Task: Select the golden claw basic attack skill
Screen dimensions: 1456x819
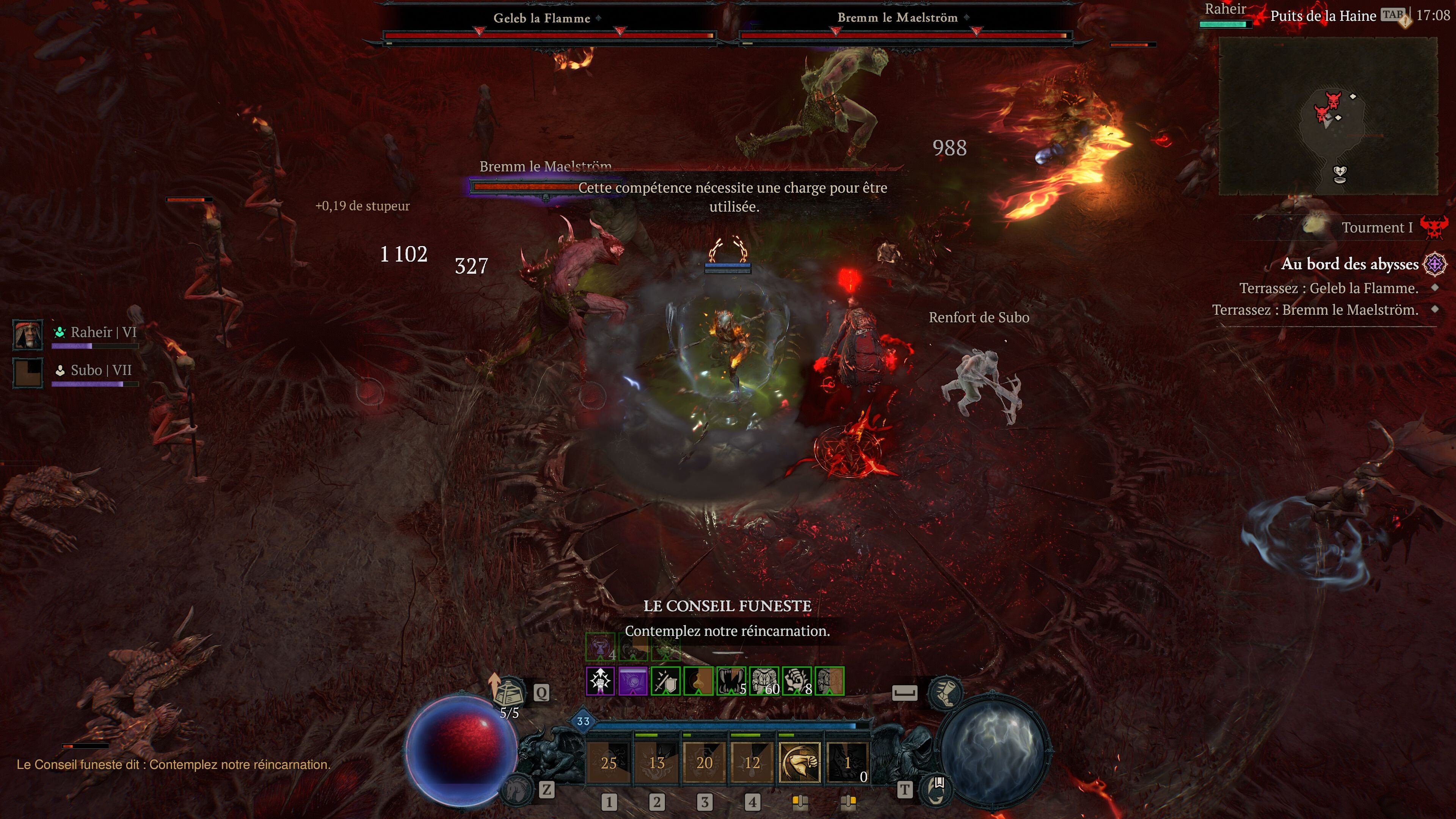Action: click(799, 764)
